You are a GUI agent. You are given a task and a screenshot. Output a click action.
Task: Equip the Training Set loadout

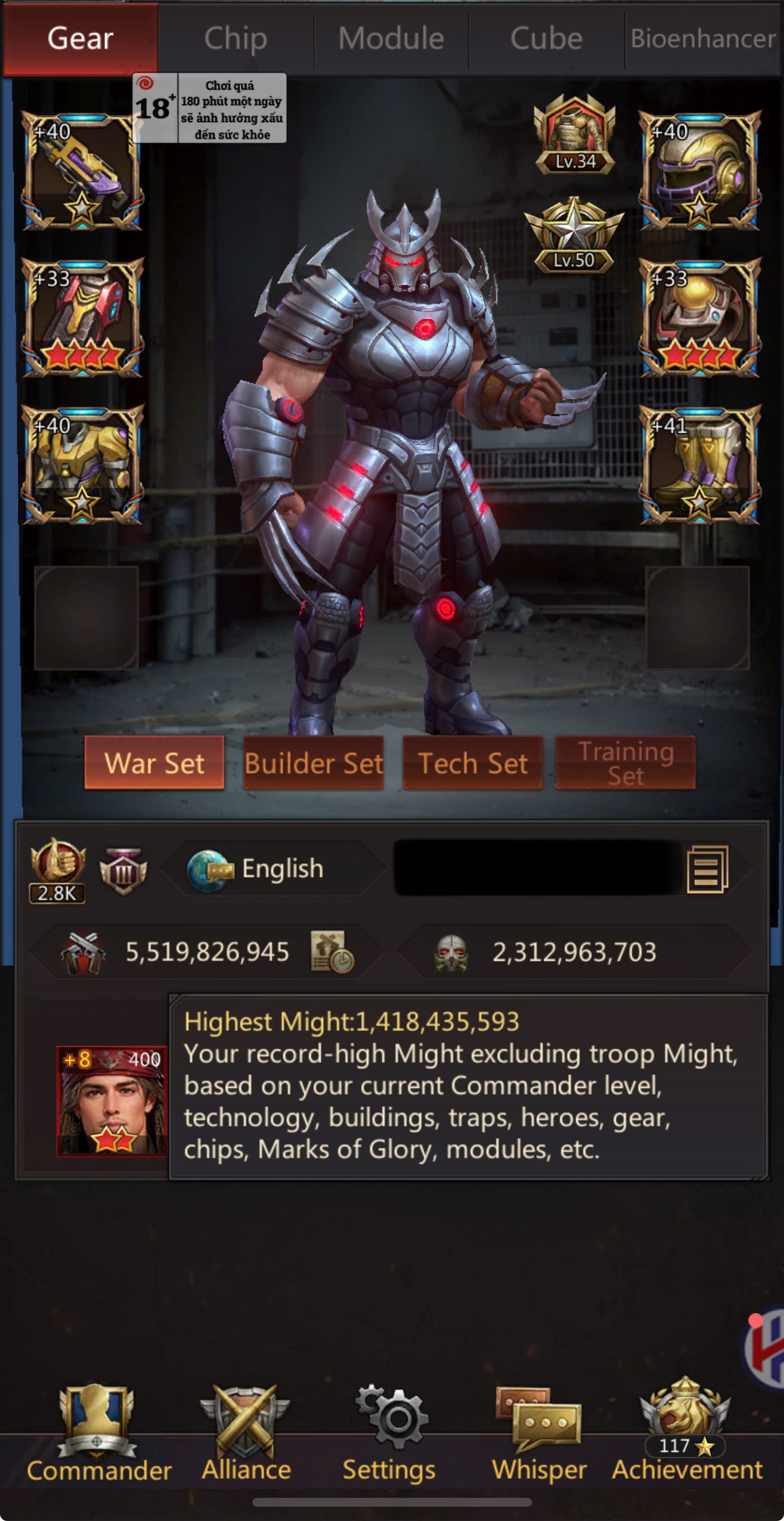pyautogui.click(x=625, y=763)
